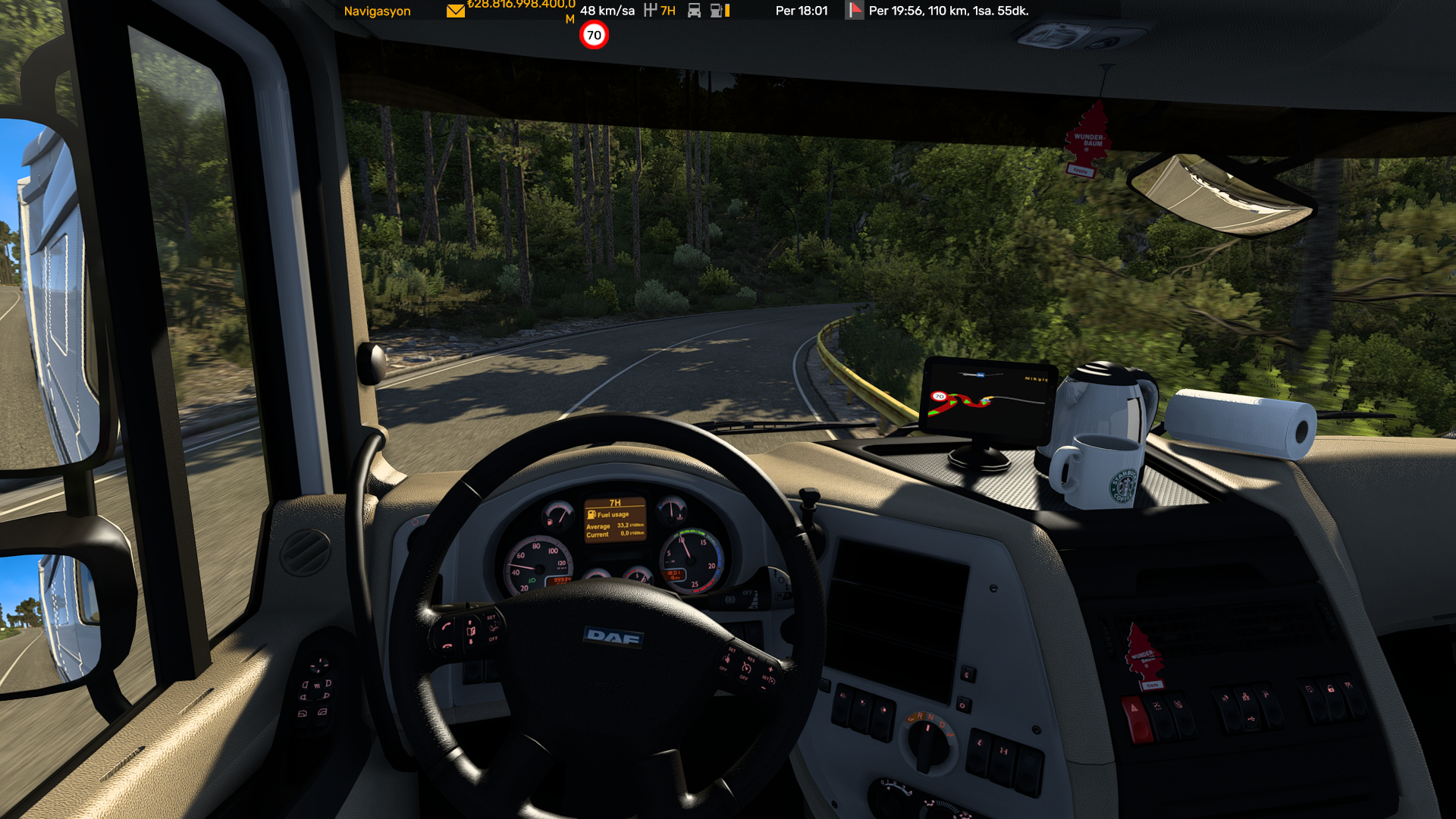
Task: Click the truck status icon in the top HUD
Action: point(694,11)
